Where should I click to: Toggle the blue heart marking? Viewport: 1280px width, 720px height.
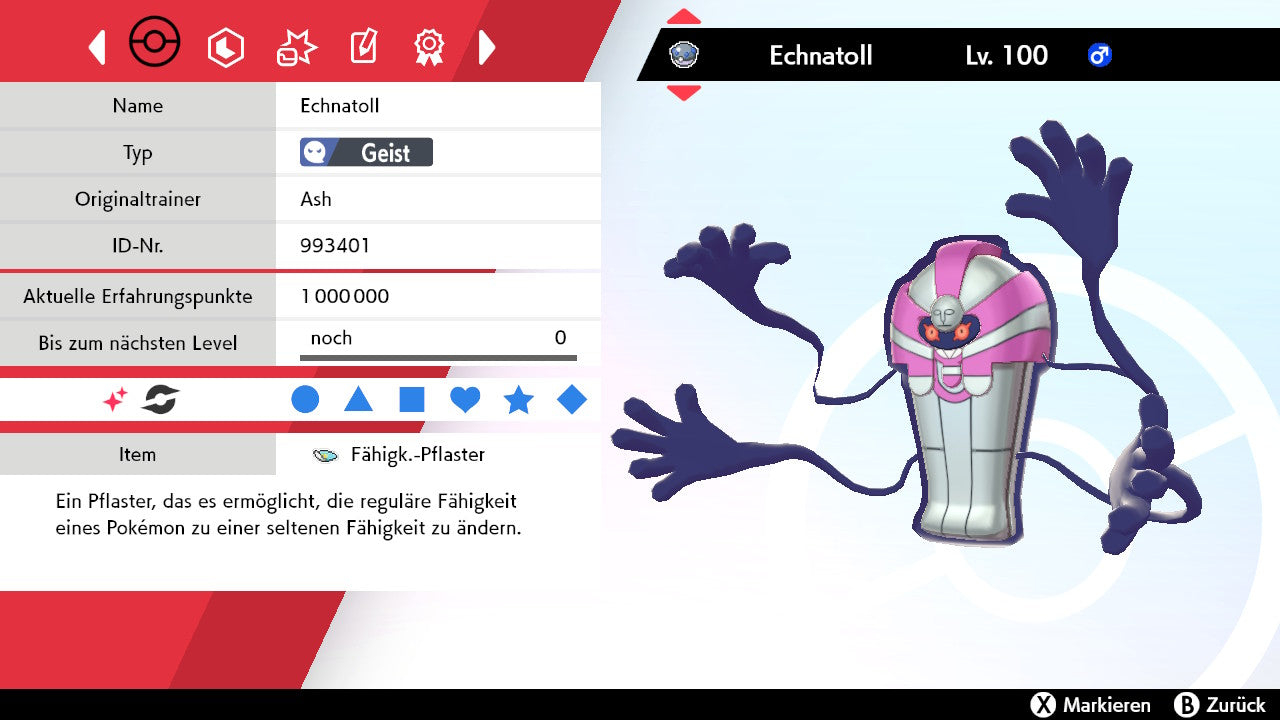click(x=465, y=400)
